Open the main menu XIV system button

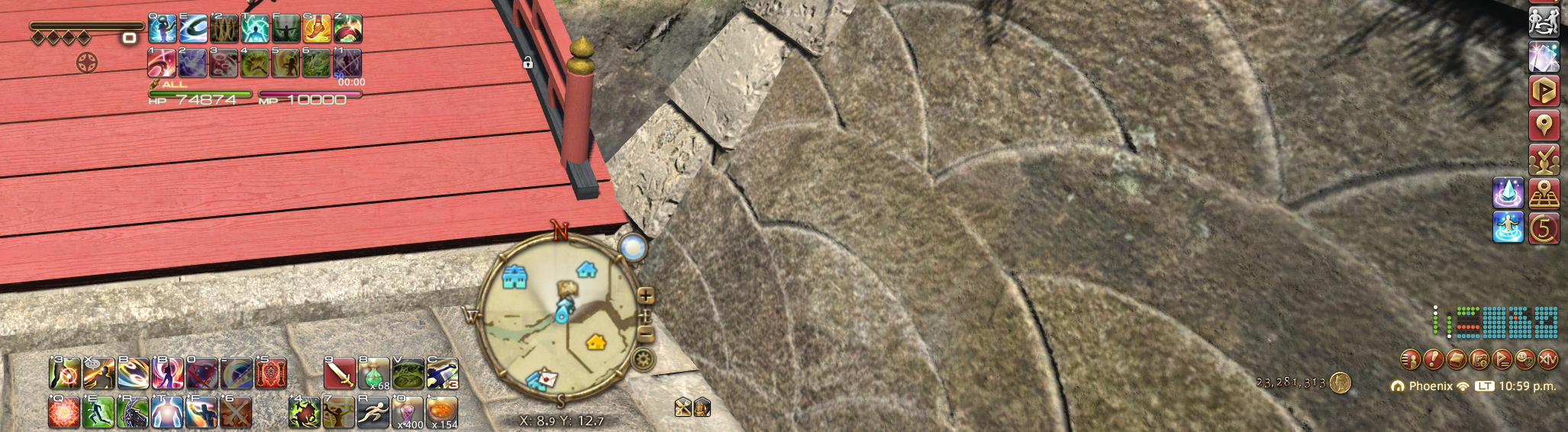[1547, 358]
